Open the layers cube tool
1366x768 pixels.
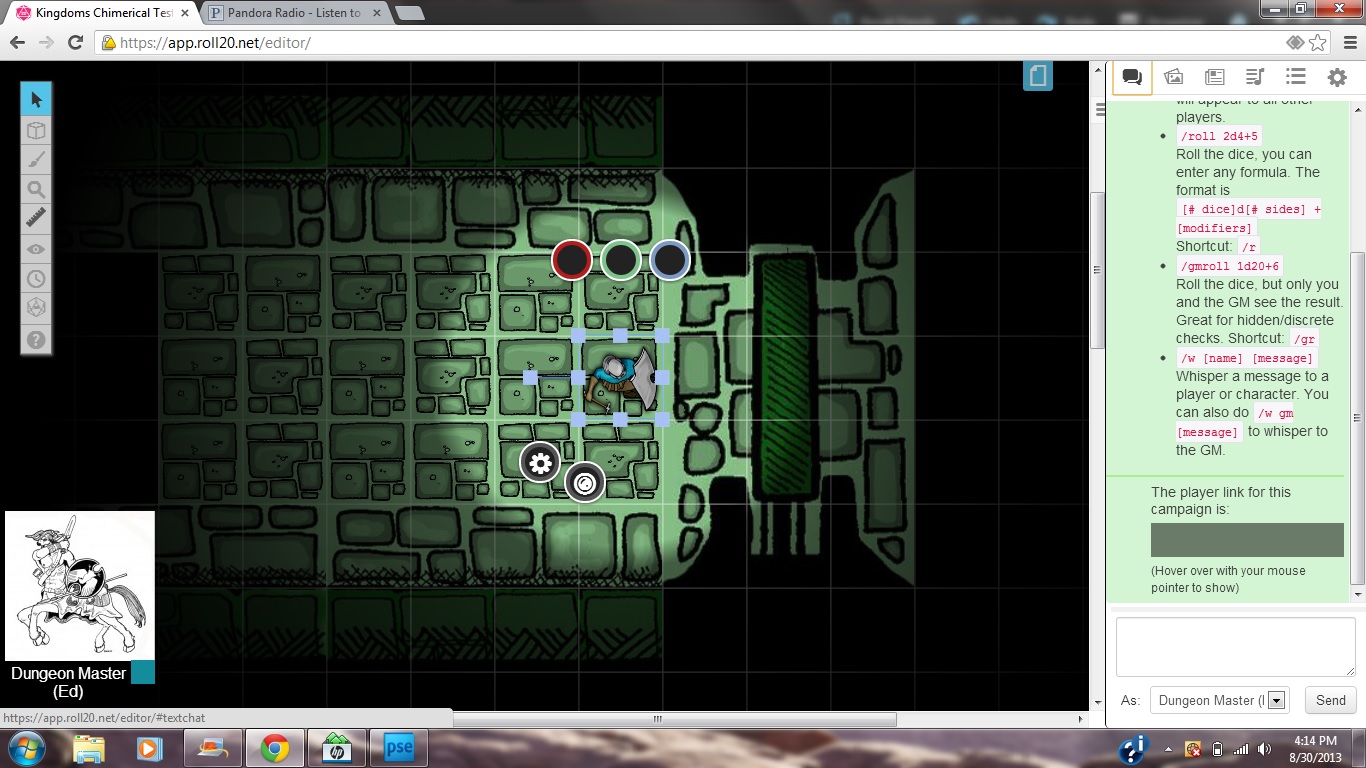coord(35,129)
